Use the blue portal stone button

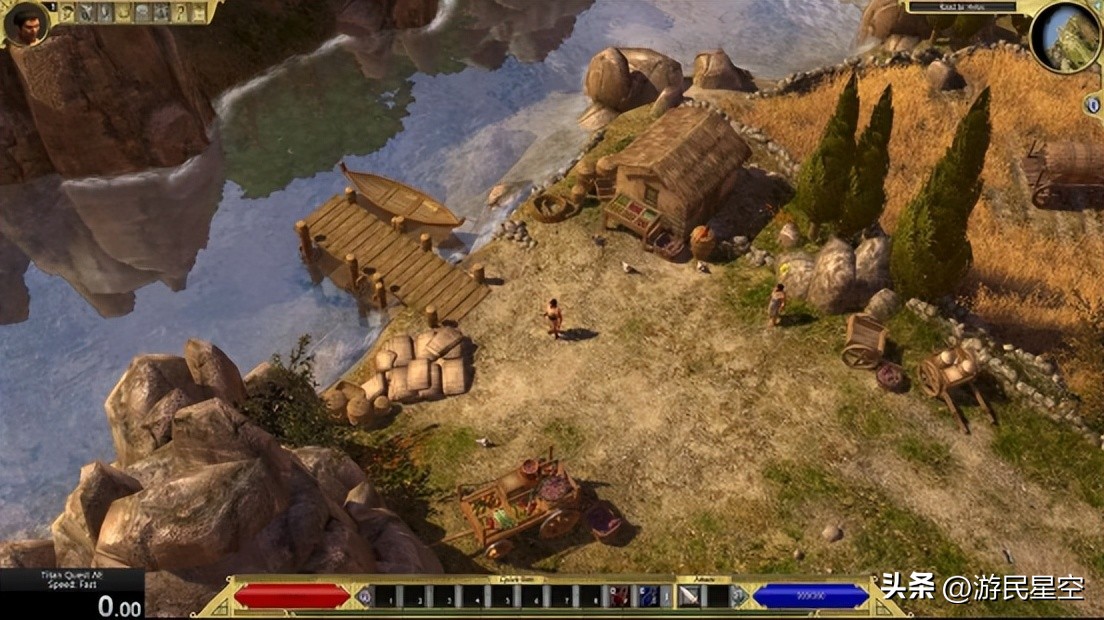1092,105
